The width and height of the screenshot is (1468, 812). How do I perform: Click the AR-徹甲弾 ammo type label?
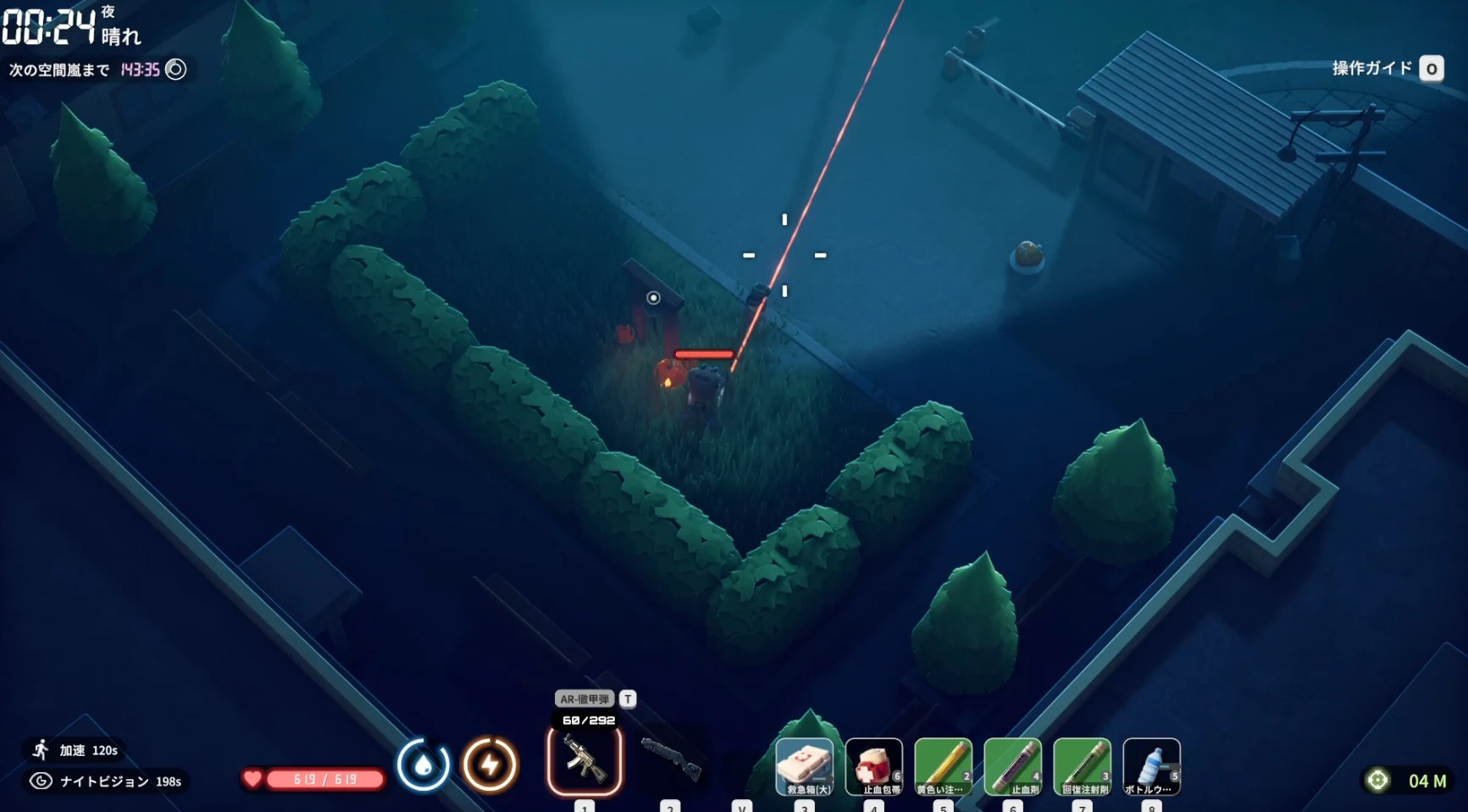pyautogui.click(x=584, y=699)
